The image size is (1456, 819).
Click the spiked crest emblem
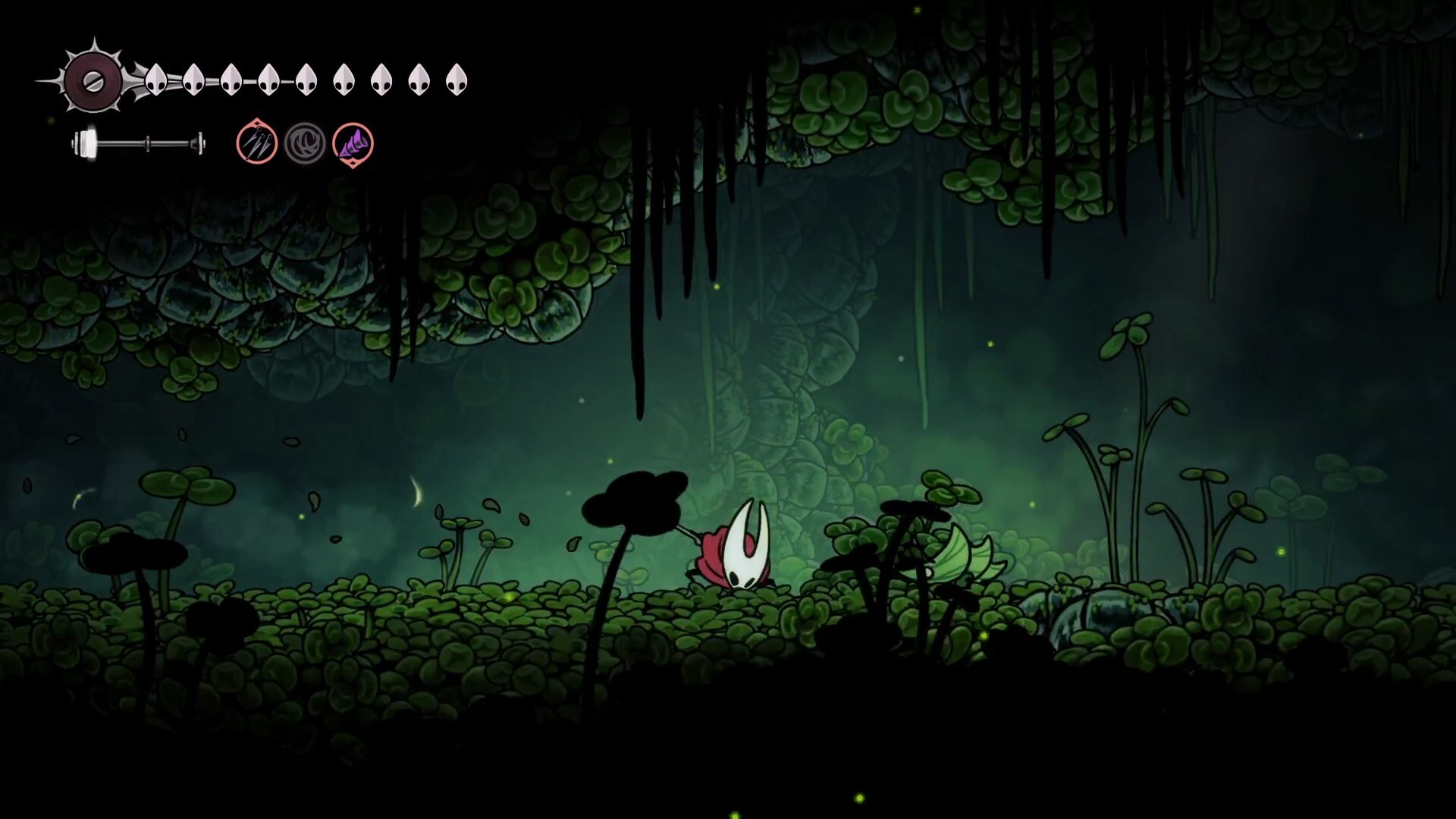(93, 80)
